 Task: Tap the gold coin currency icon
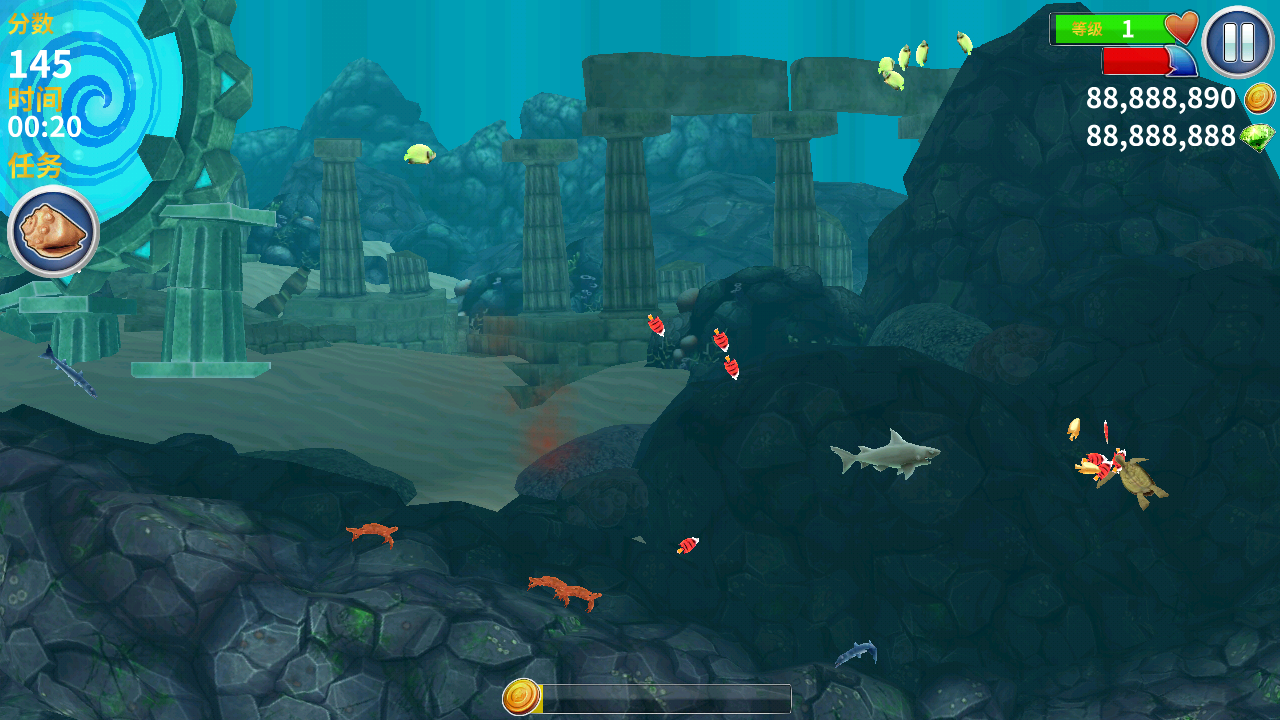click(x=1259, y=98)
